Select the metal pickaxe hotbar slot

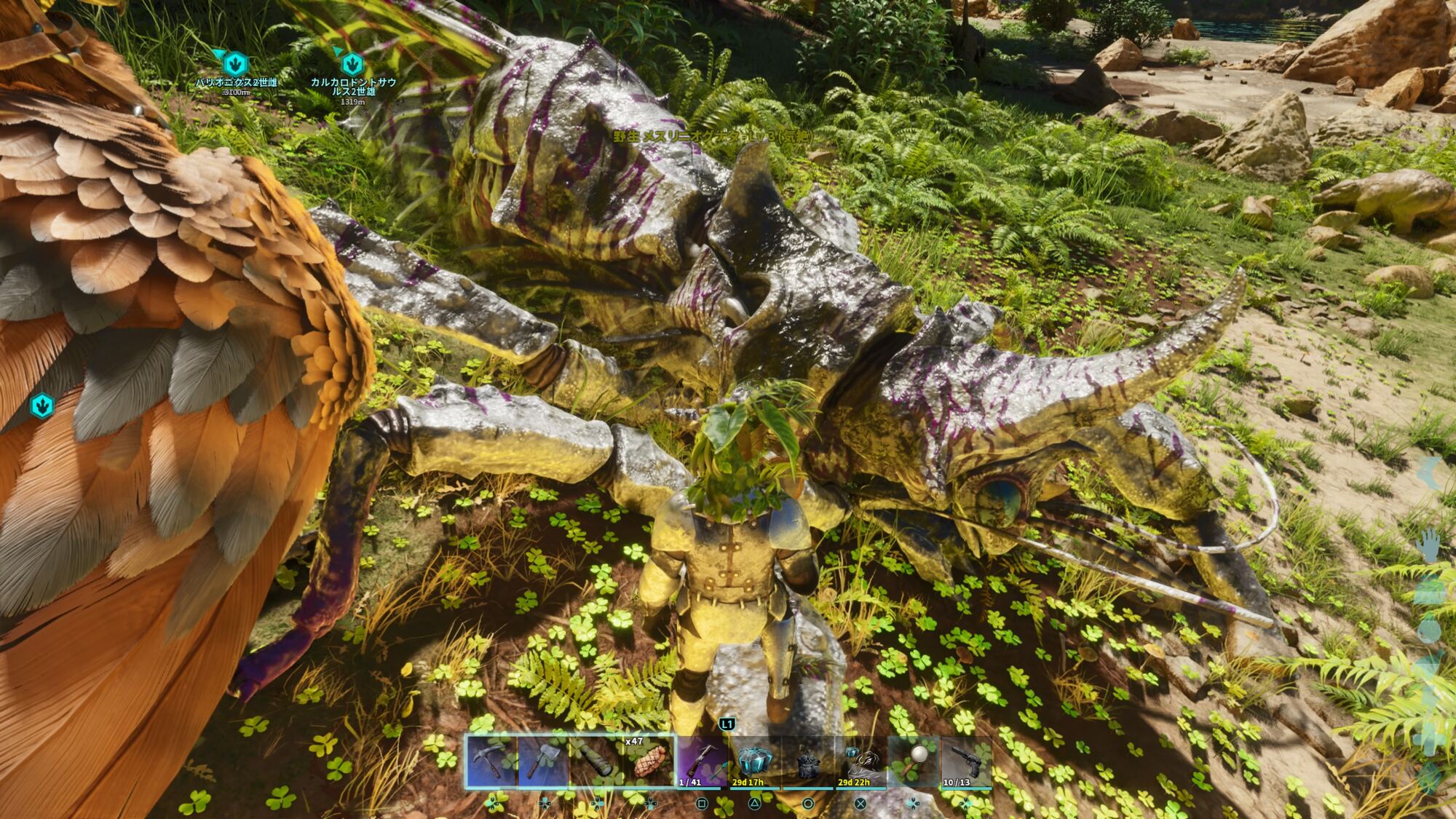point(492,761)
